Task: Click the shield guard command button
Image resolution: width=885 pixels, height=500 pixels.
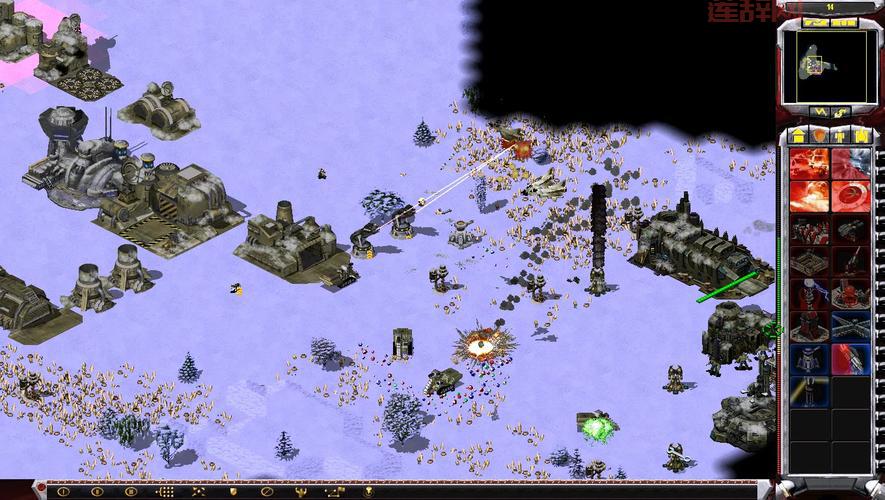Action: click(233, 491)
